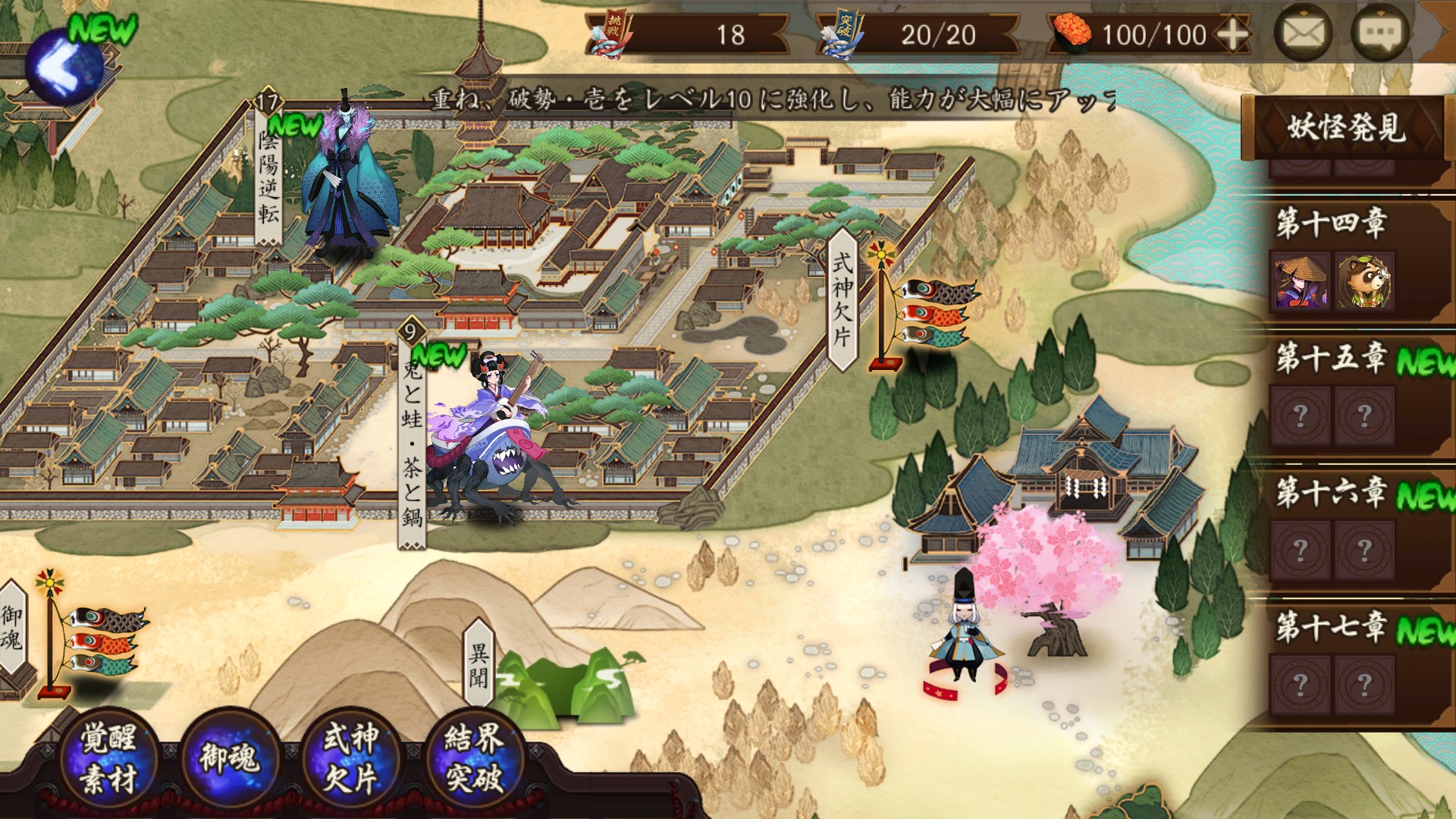Image resolution: width=1456 pixels, height=819 pixels.
Task: Open the 覚醒素材 menu orb
Action: coord(108,758)
